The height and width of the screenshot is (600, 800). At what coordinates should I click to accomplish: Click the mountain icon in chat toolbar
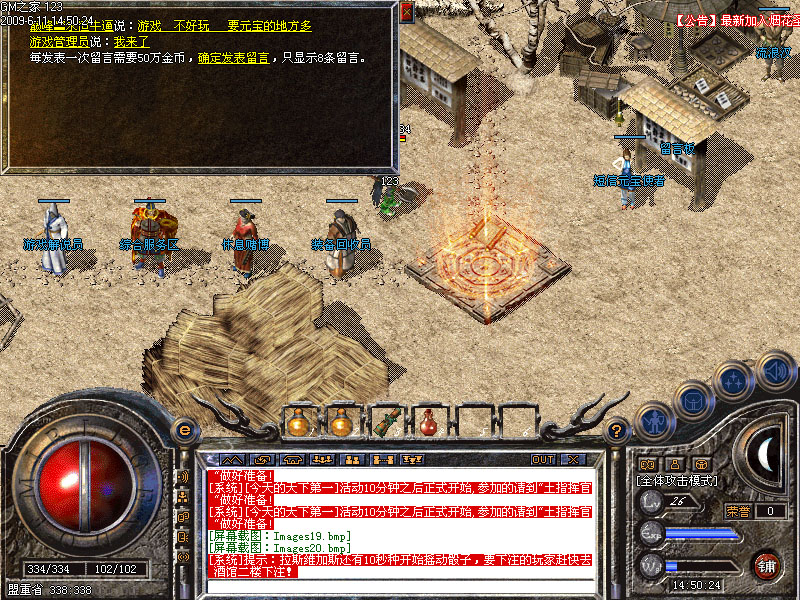point(232,460)
